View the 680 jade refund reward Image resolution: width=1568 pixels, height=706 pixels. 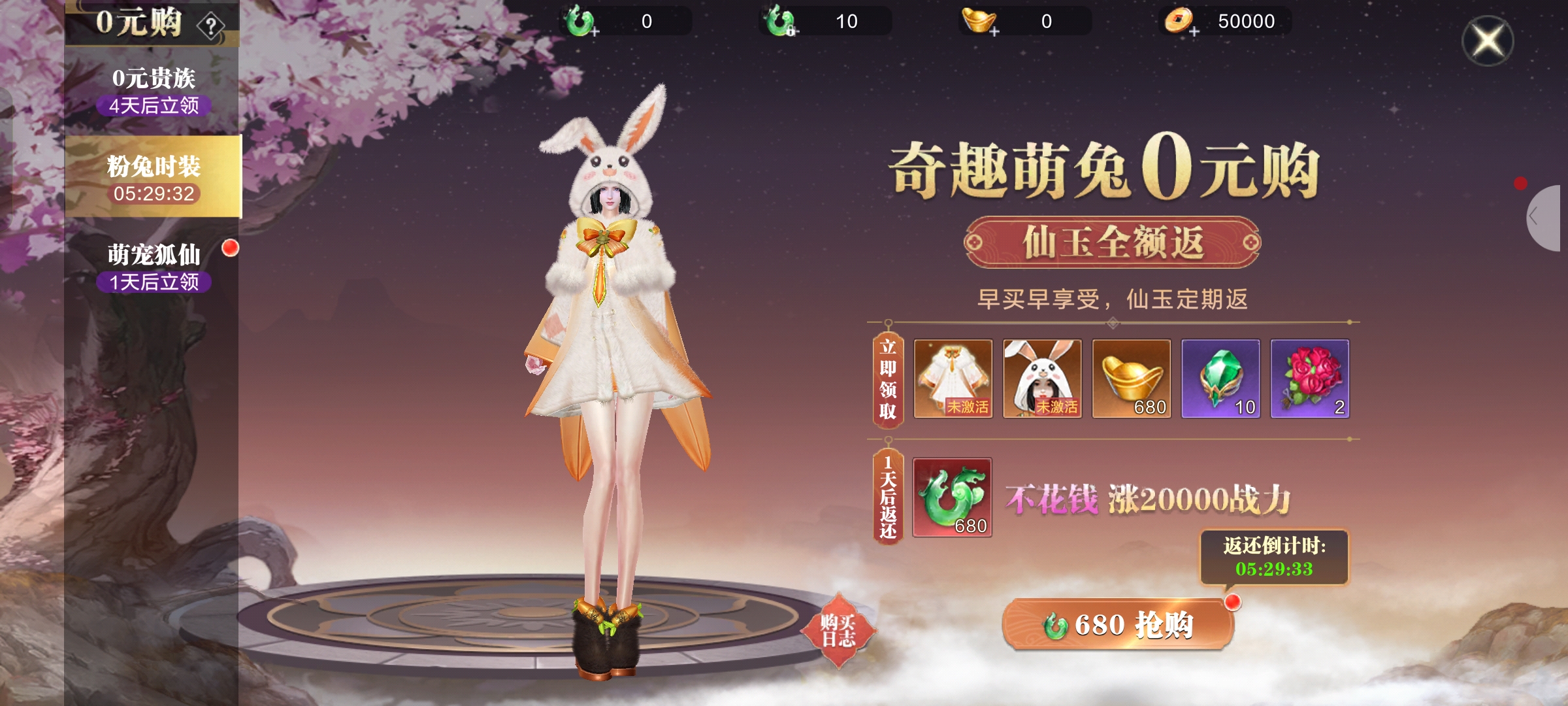952,497
